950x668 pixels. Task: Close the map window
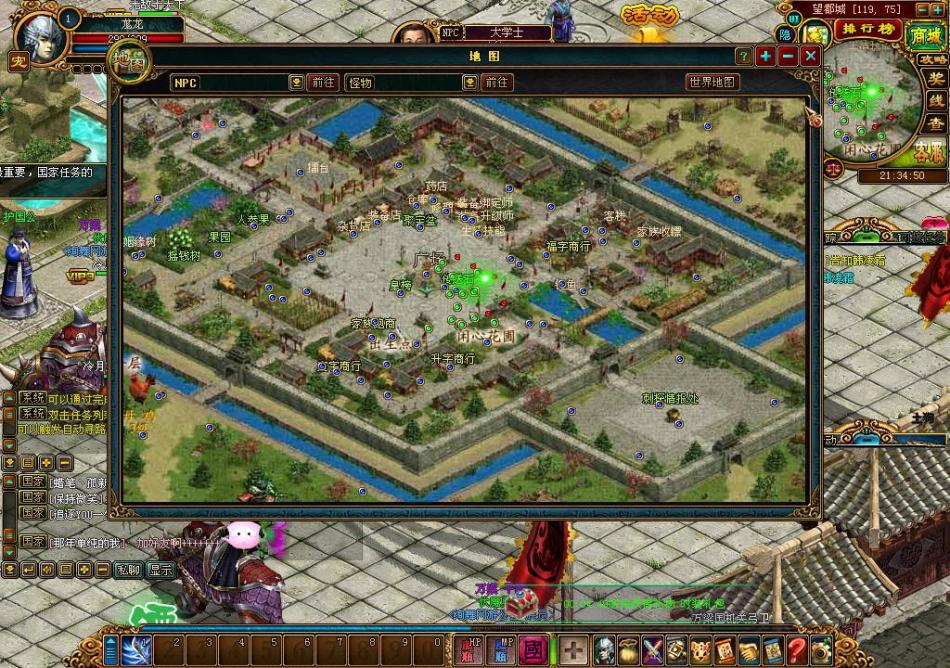810,56
